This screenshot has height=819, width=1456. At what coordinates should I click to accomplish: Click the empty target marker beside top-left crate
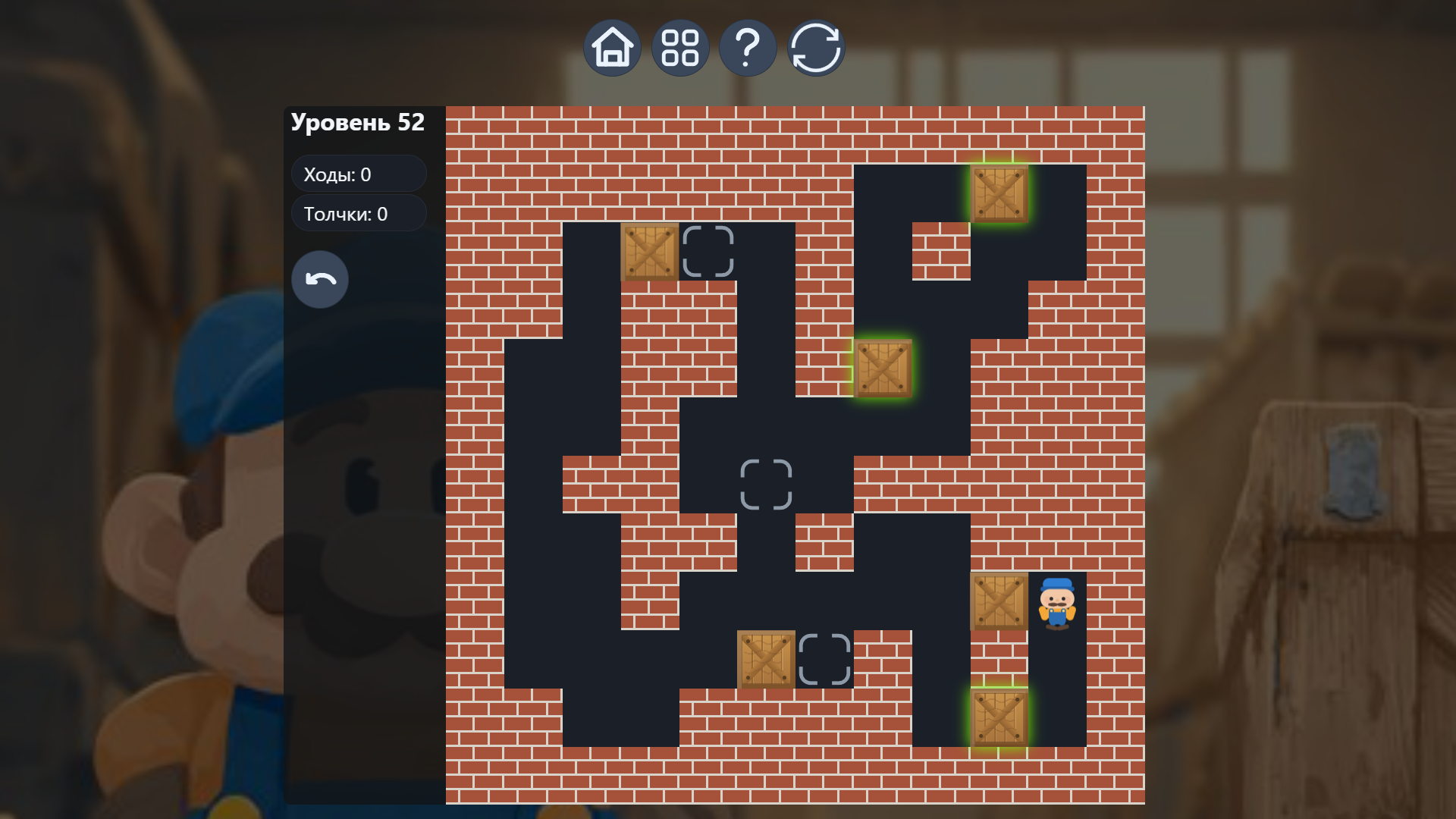(709, 253)
